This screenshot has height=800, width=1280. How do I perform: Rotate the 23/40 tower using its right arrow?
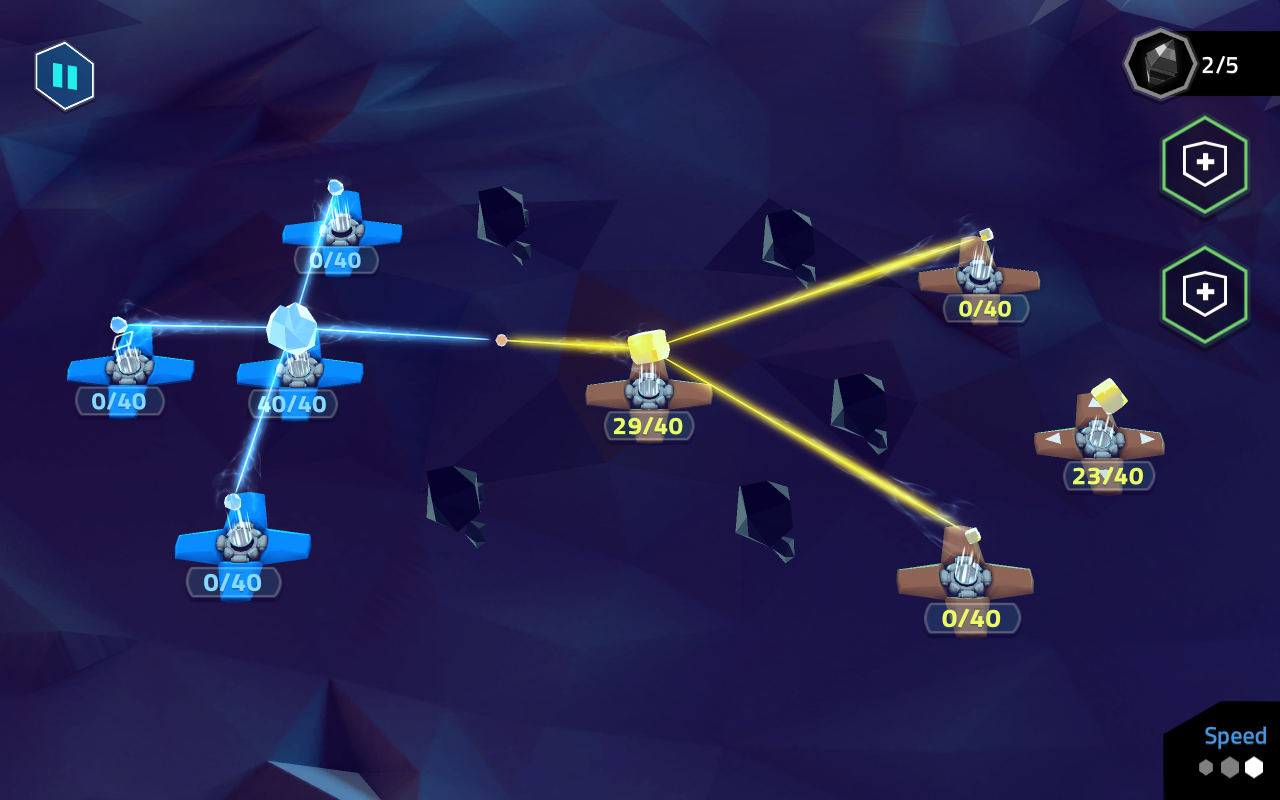tap(1147, 438)
